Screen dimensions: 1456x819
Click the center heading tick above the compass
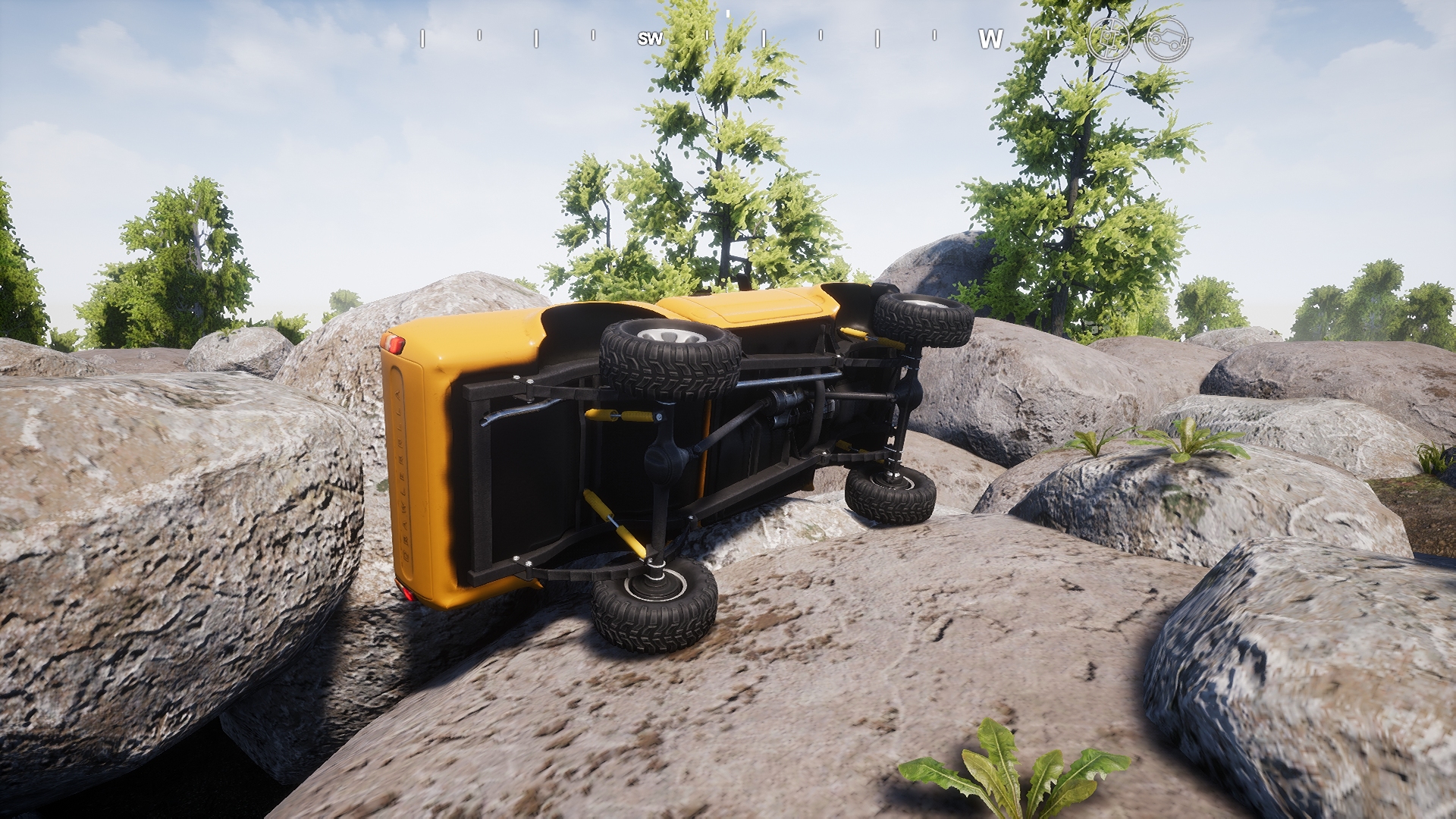pyautogui.click(x=728, y=15)
